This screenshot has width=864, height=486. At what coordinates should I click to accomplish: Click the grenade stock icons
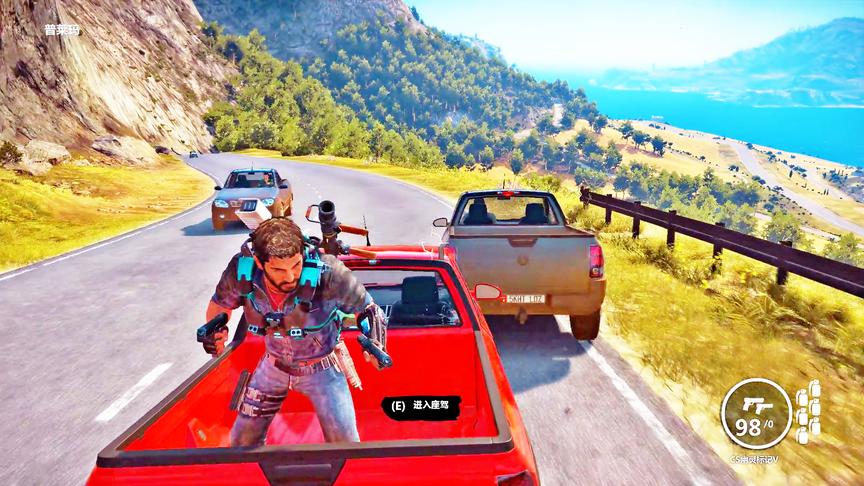pyautogui.click(x=808, y=412)
